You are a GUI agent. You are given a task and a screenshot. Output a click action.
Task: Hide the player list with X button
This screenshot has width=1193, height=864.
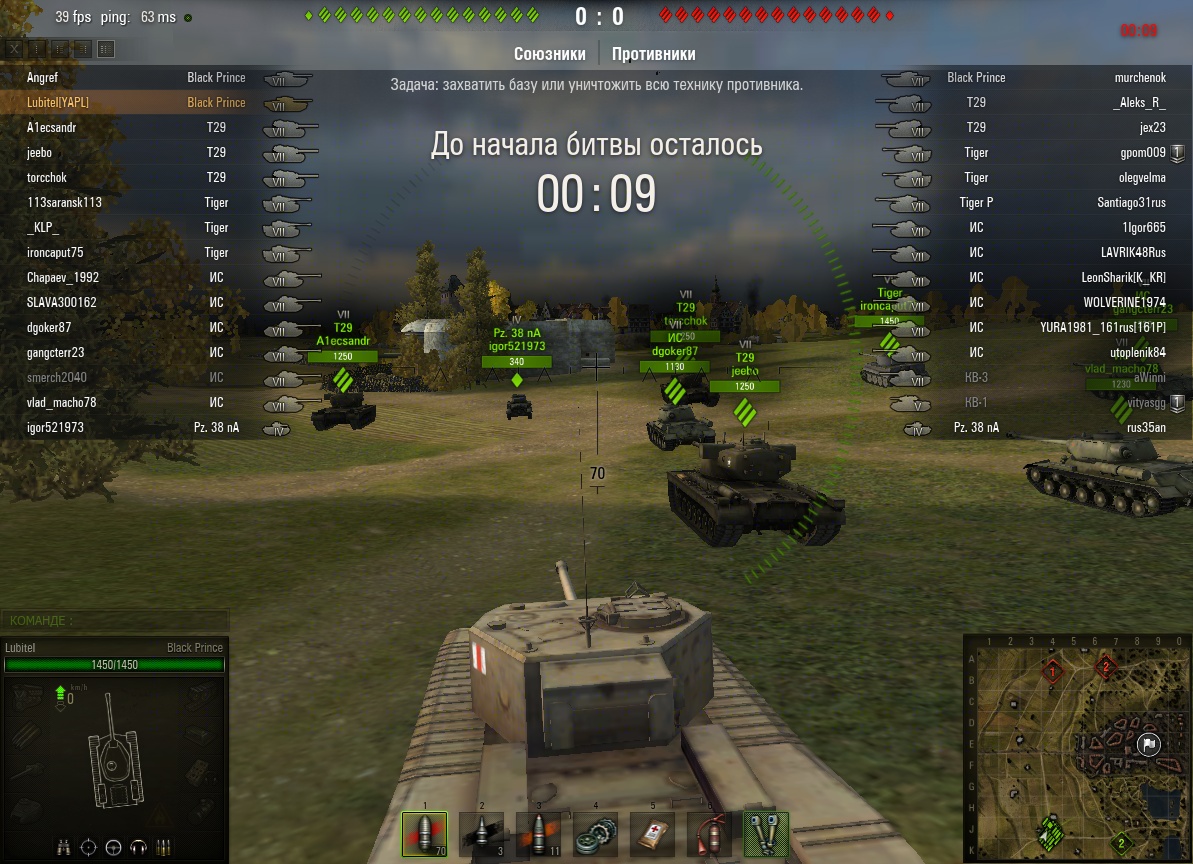click(x=13, y=48)
